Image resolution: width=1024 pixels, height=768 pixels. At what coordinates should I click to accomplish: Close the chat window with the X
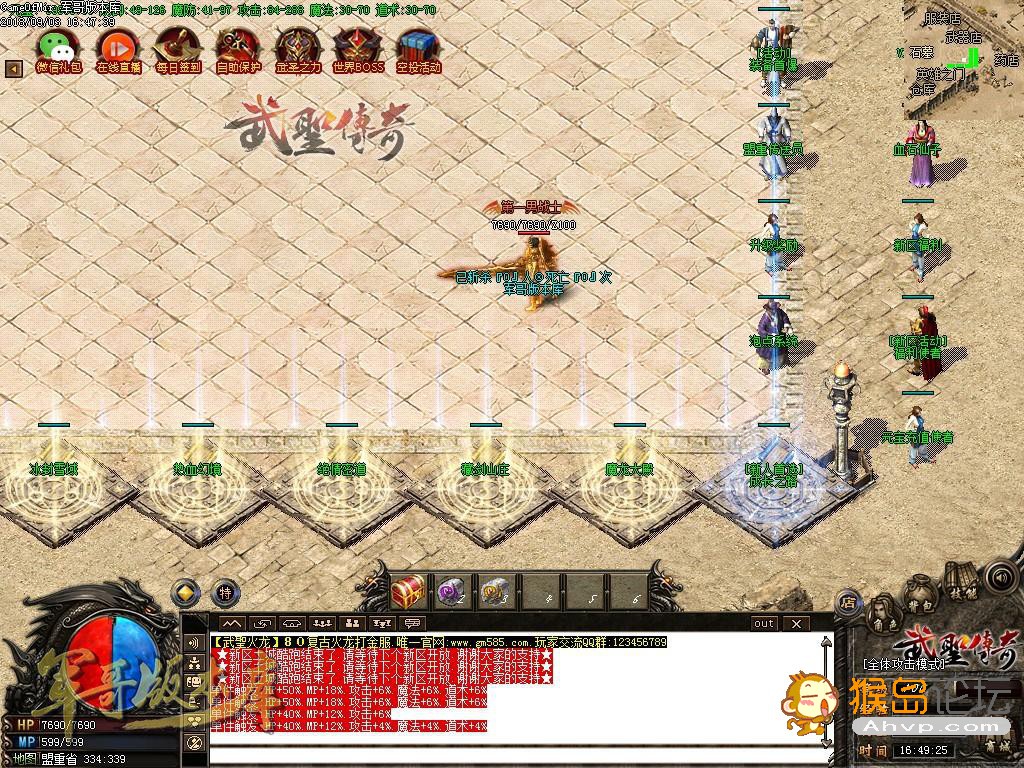795,623
